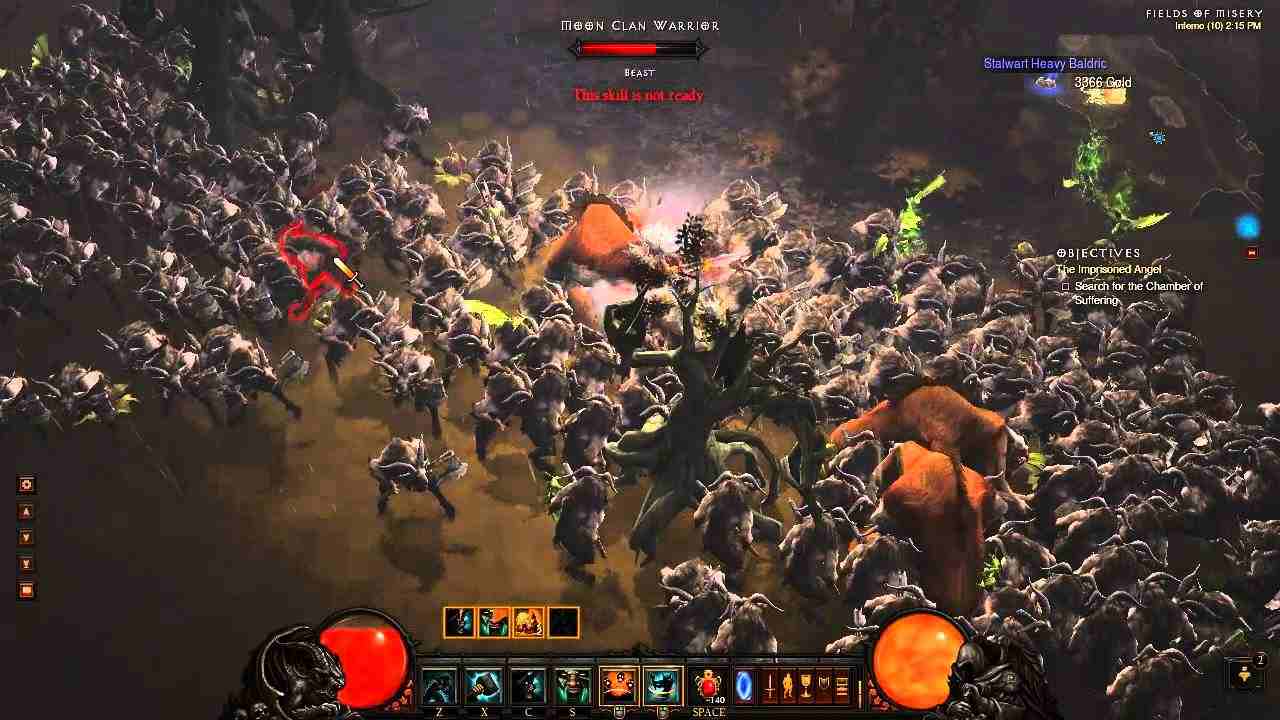Open the Inventory using the sword icon
Image resolution: width=1280 pixels, height=720 pixels.
click(769, 685)
